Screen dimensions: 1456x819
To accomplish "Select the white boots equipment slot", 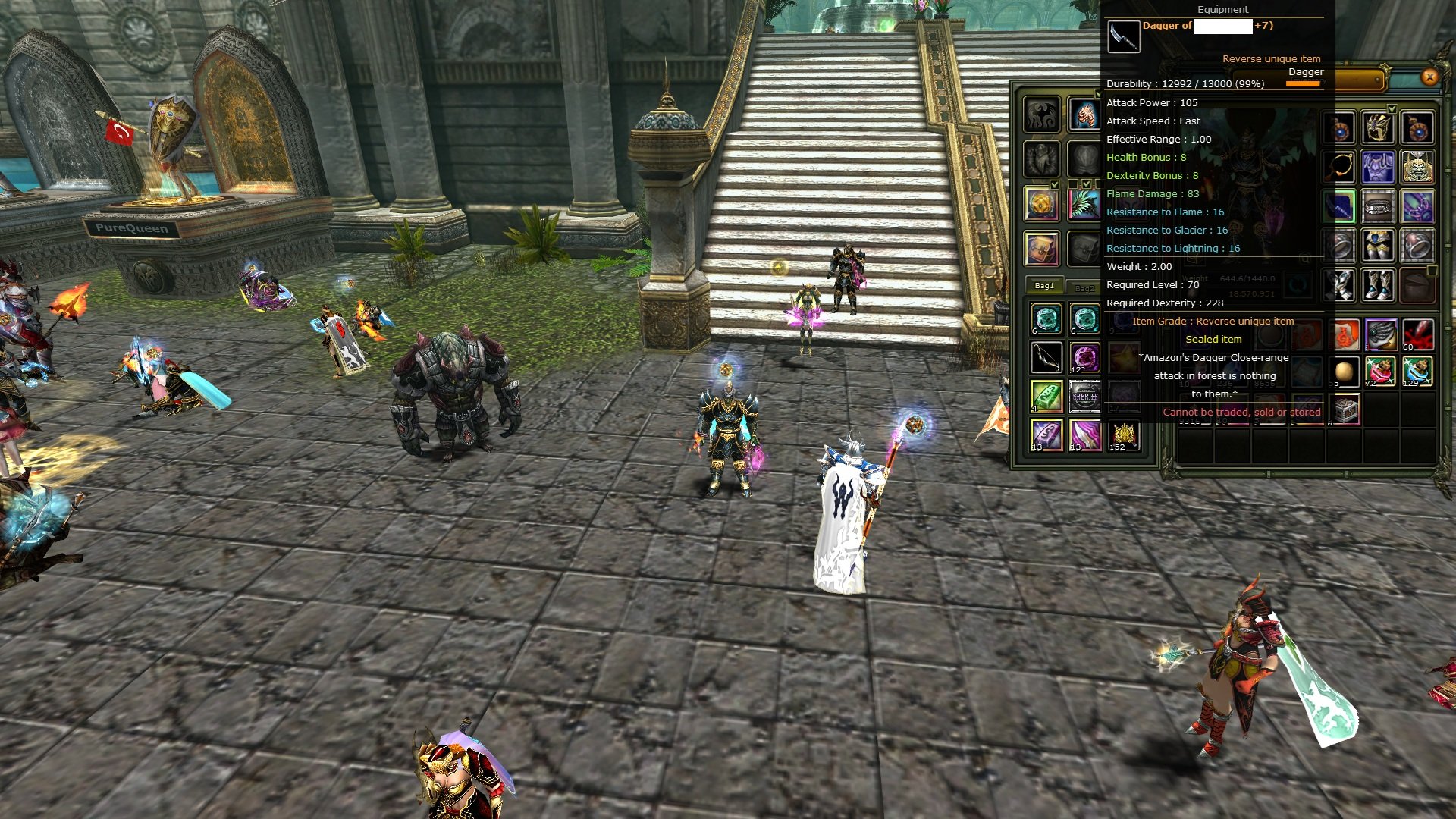I will pyautogui.click(x=1377, y=286).
